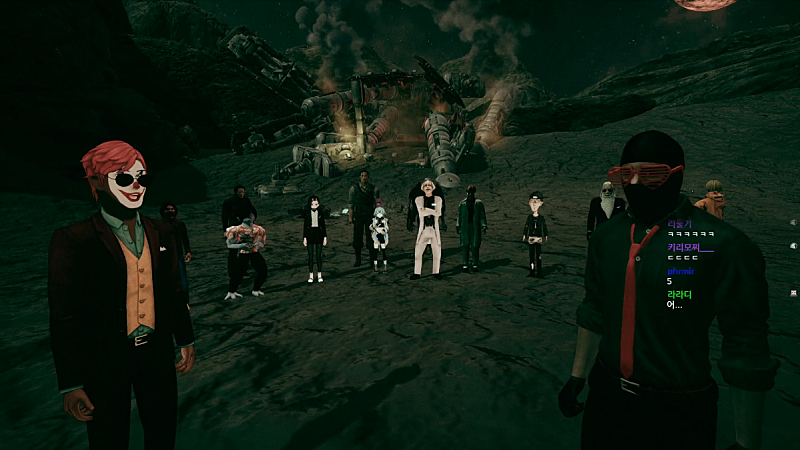Select the username phrmir in chat

pyautogui.click(x=680, y=270)
